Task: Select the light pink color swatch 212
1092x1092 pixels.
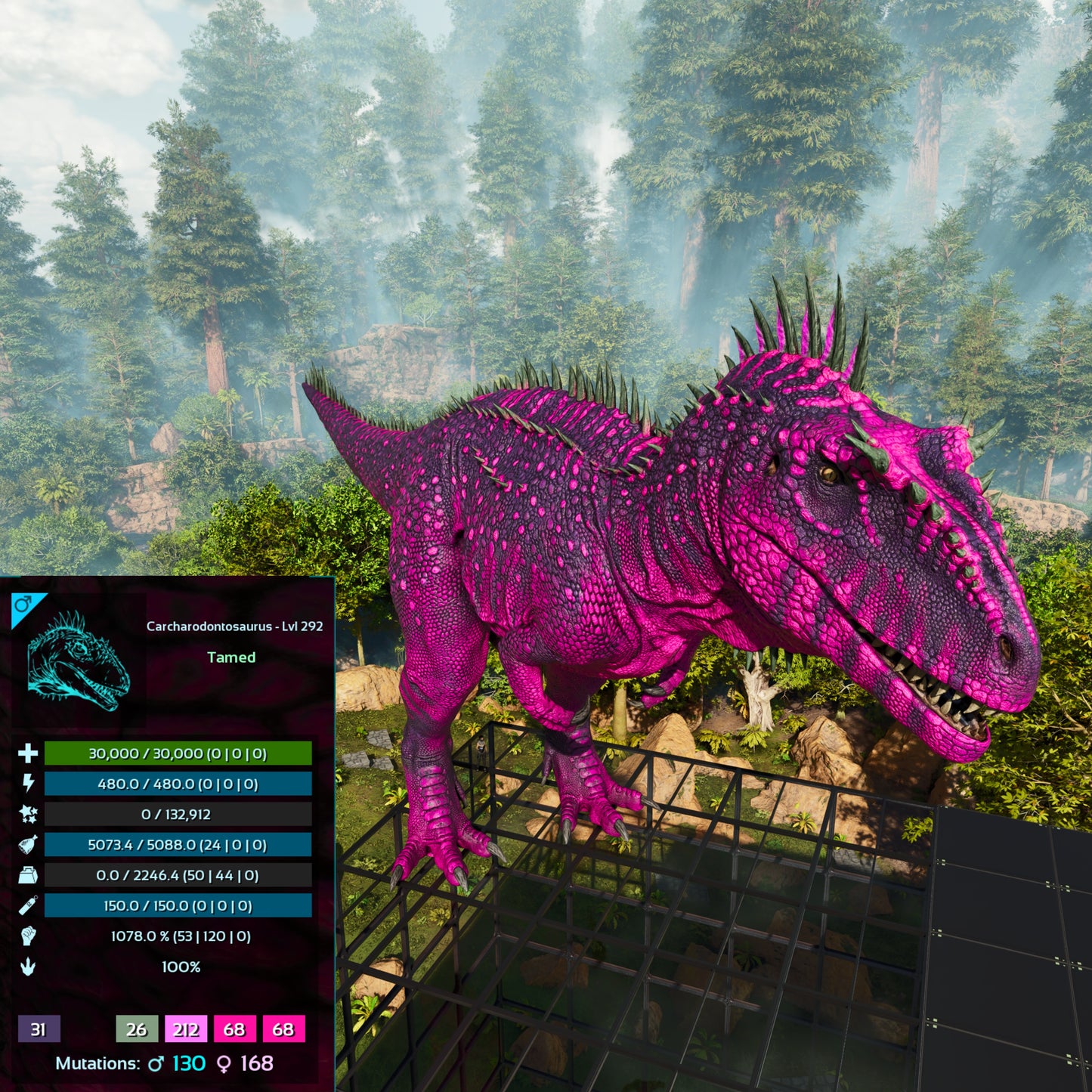Action: click(x=186, y=1029)
